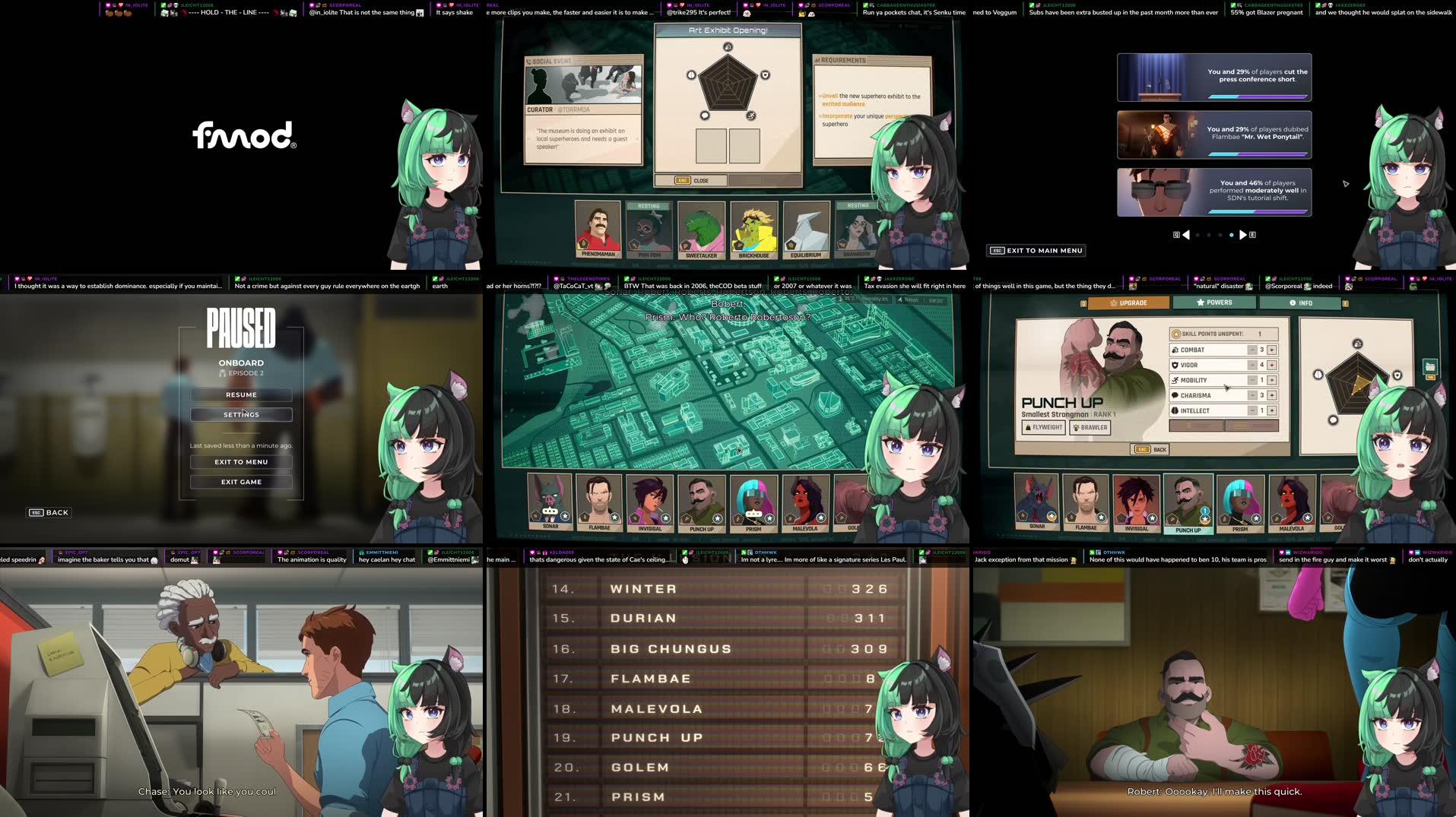Click Exit to Main Menu
The image size is (1456, 817).
(x=1036, y=250)
